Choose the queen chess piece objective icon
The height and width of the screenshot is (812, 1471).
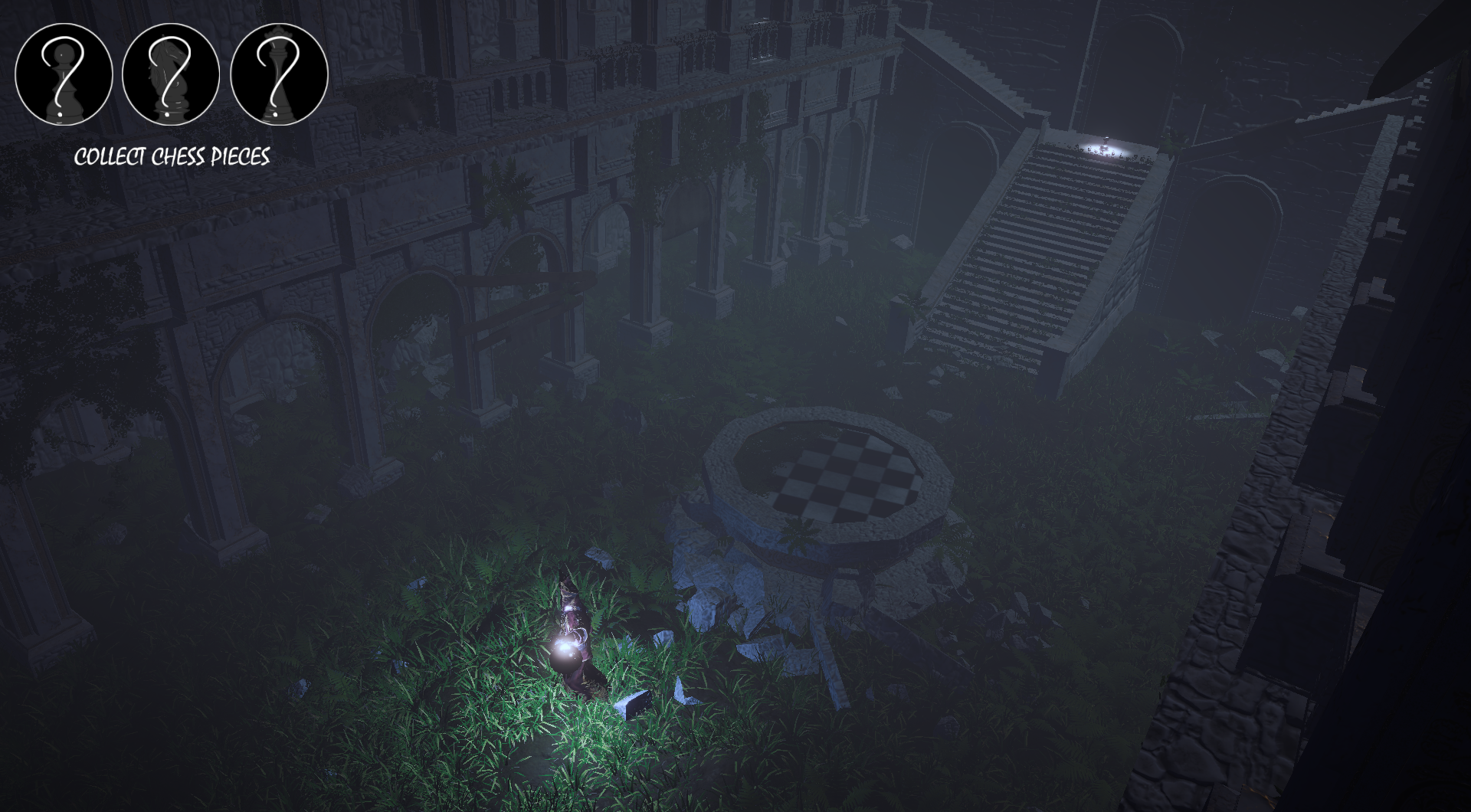point(279,74)
